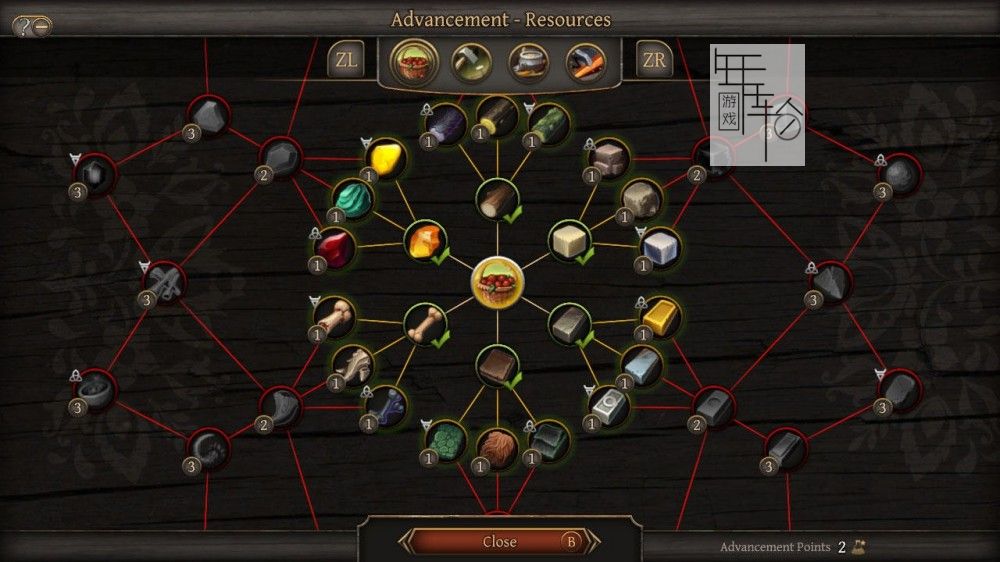Viewport: 1000px width, 562px height.
Task: Select the resources basket tab
Action: (x=411, y=62)
